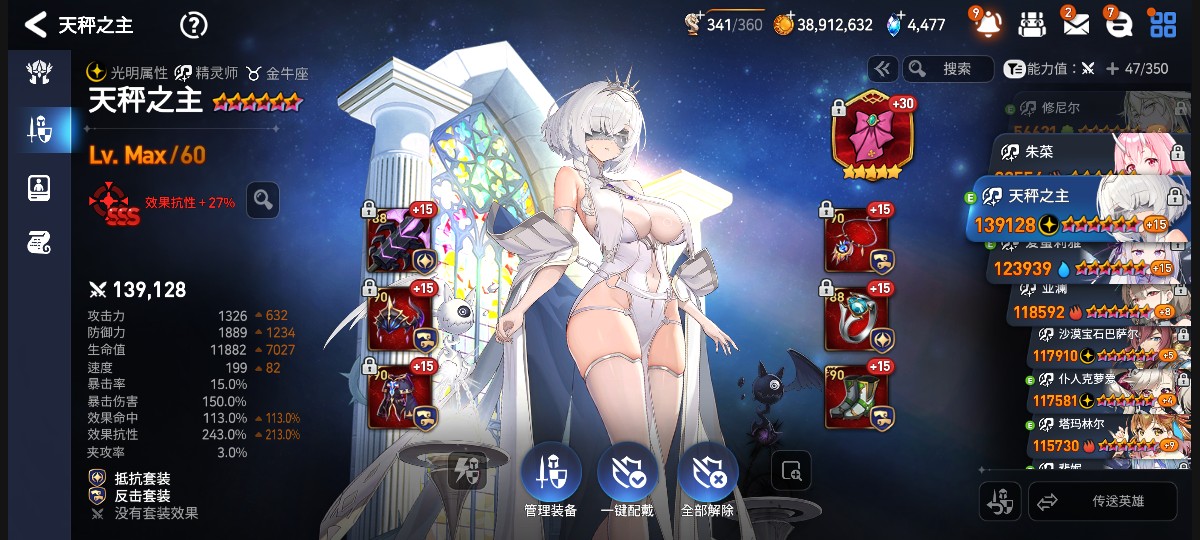Open the four-square main menu grid

(1163, 24)
